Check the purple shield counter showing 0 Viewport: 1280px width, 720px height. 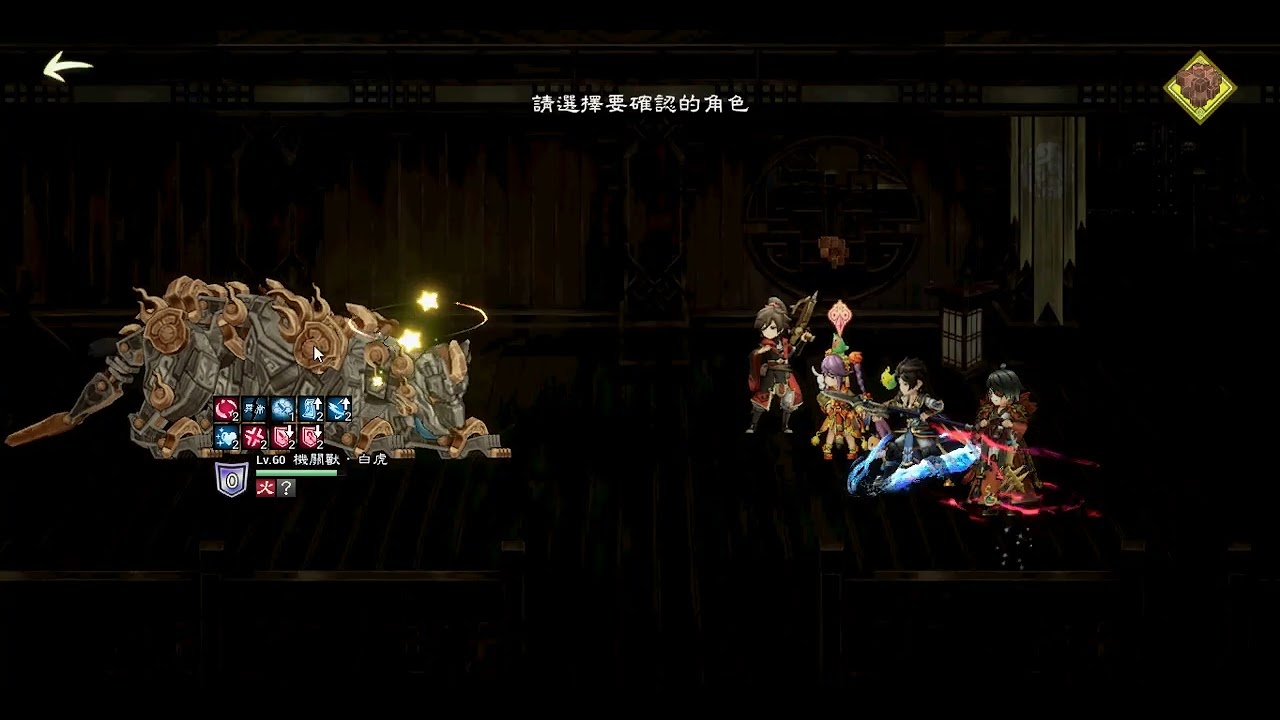point(232,480)
